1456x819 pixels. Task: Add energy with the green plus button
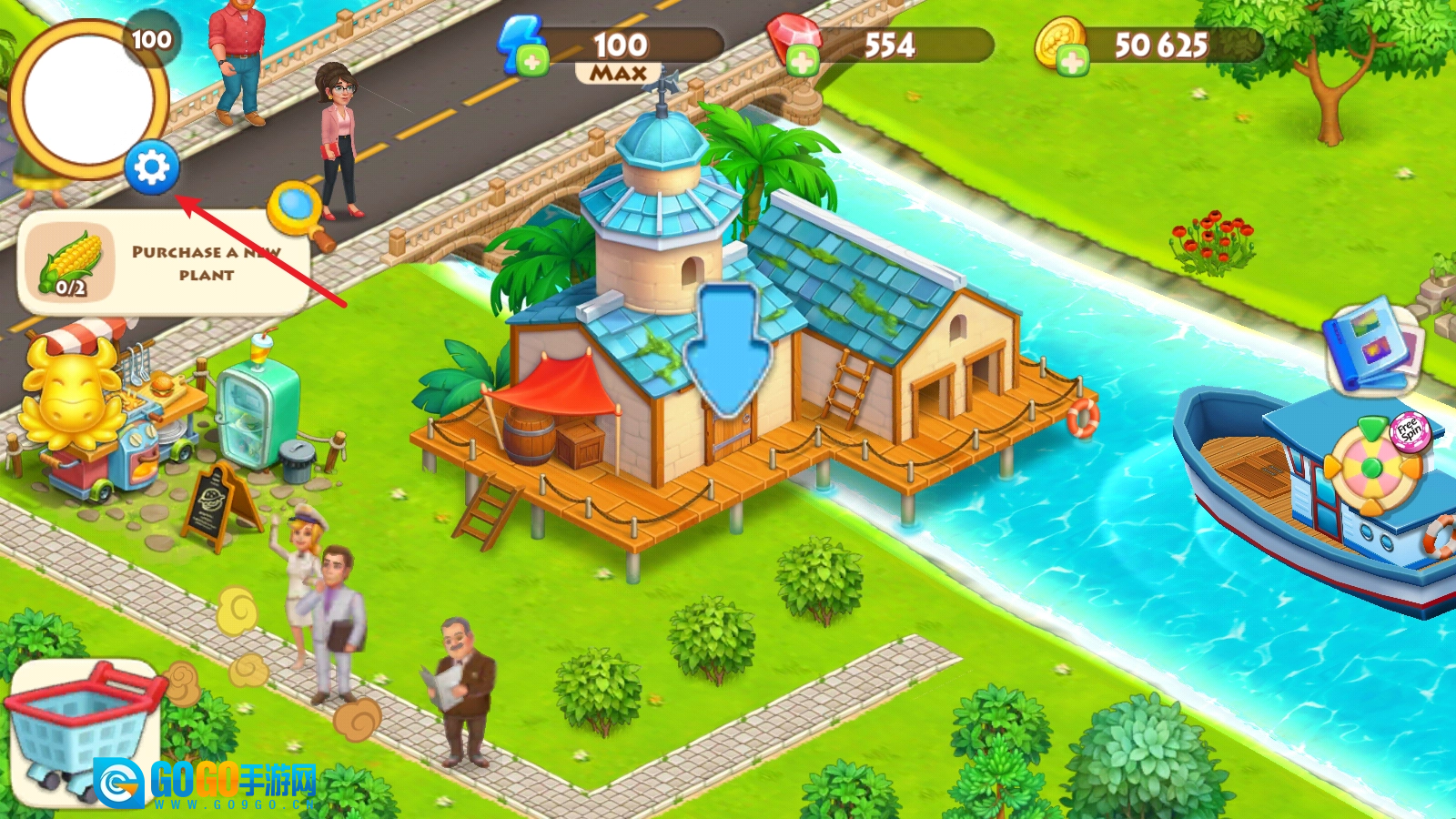tap(532, 62)
